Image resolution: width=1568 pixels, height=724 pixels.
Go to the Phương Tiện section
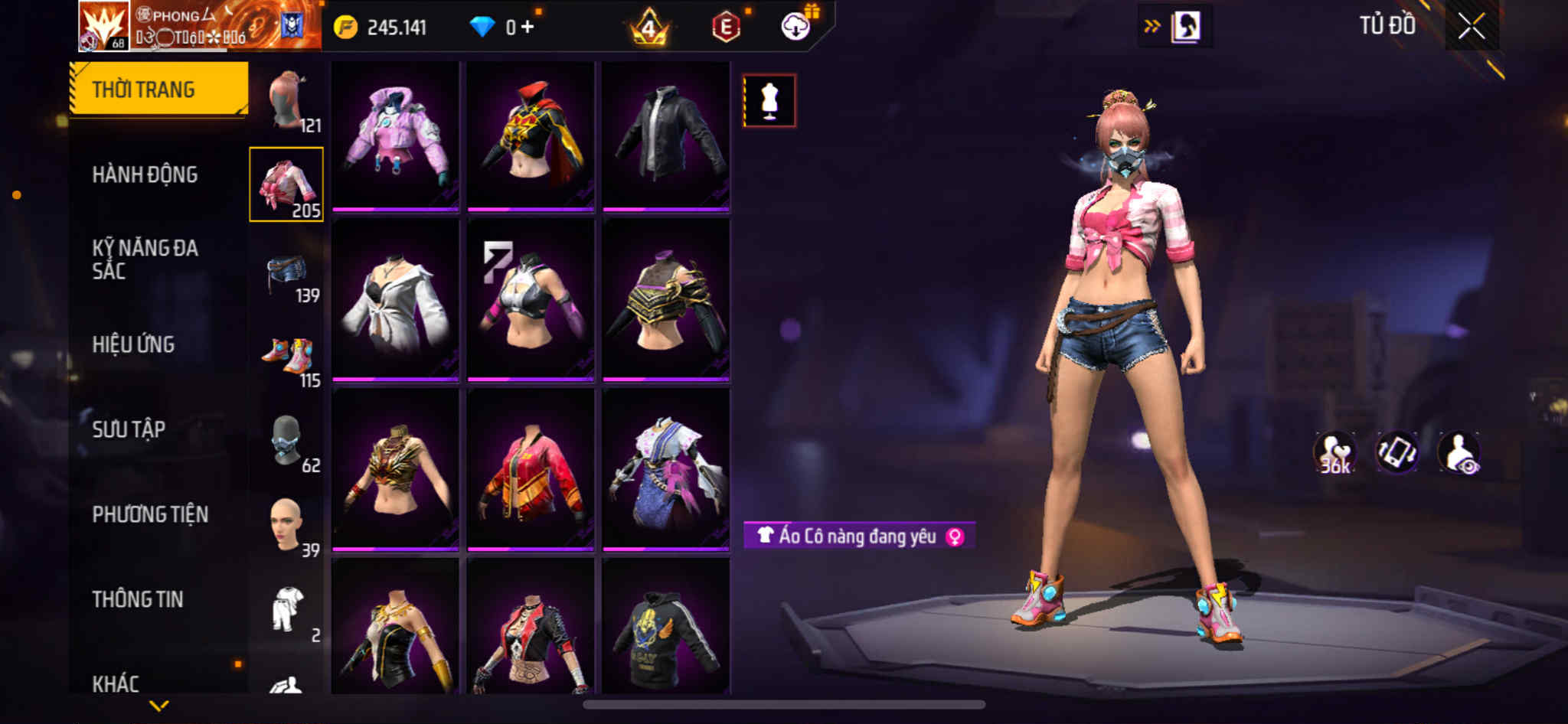(150, 514)
